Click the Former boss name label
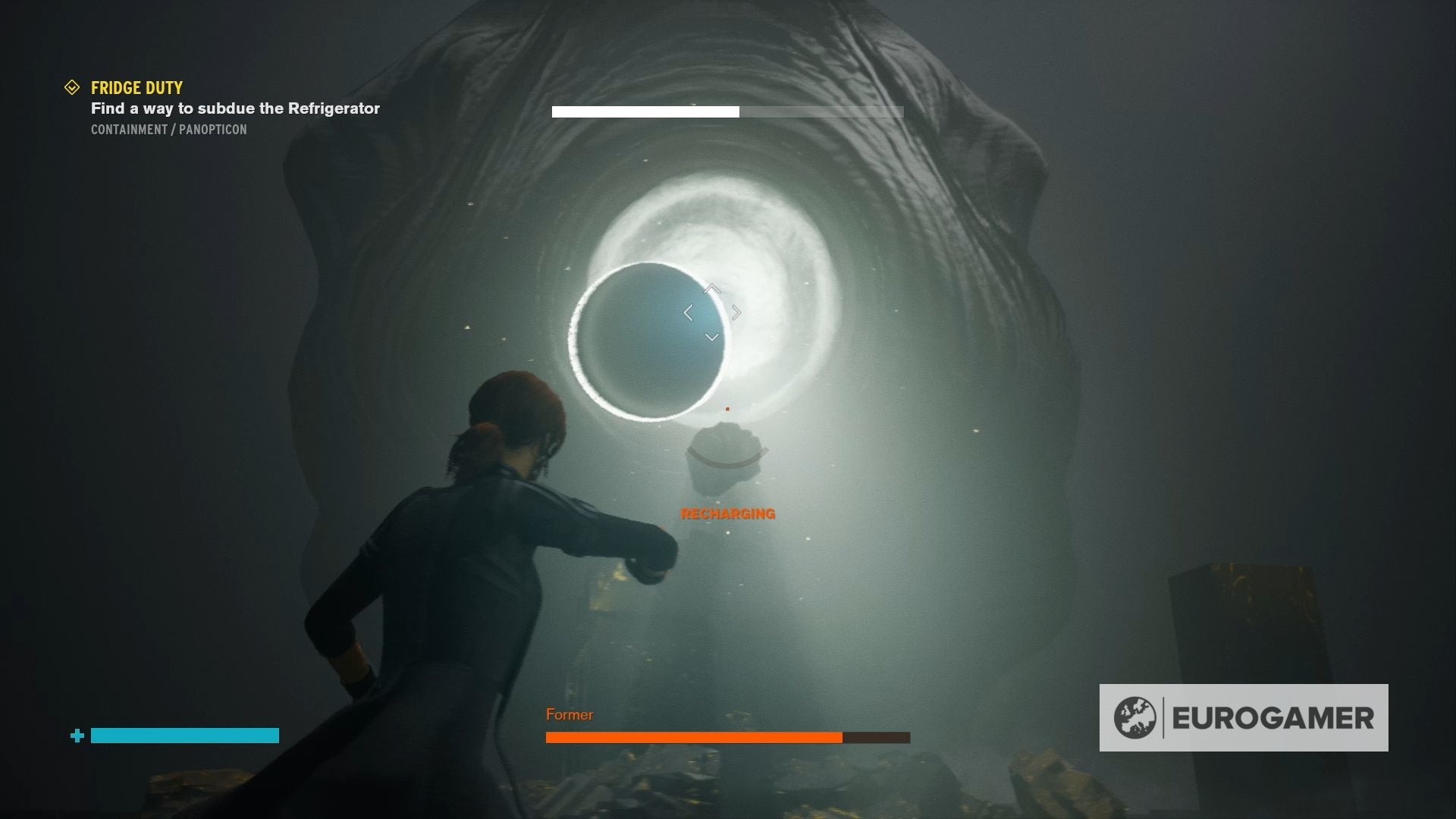The height and width of the screenshot is (819, 1456). [x=569, y=714]
